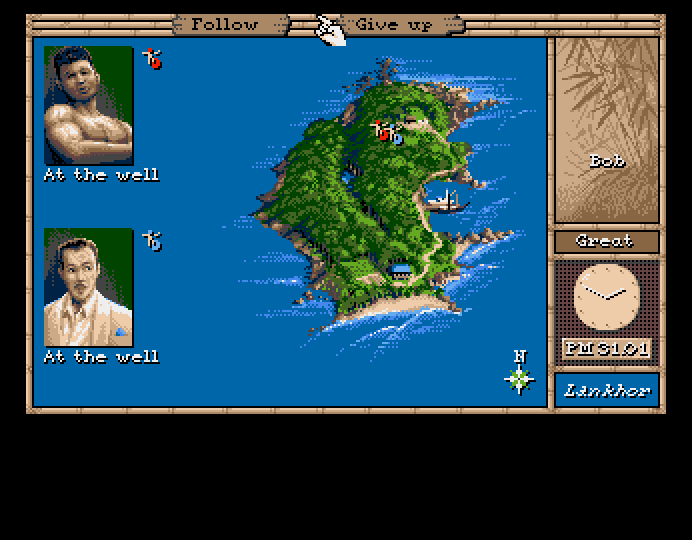
Task: Select the shirtless muscular man portrait
Action: click(x=88, y=105)
